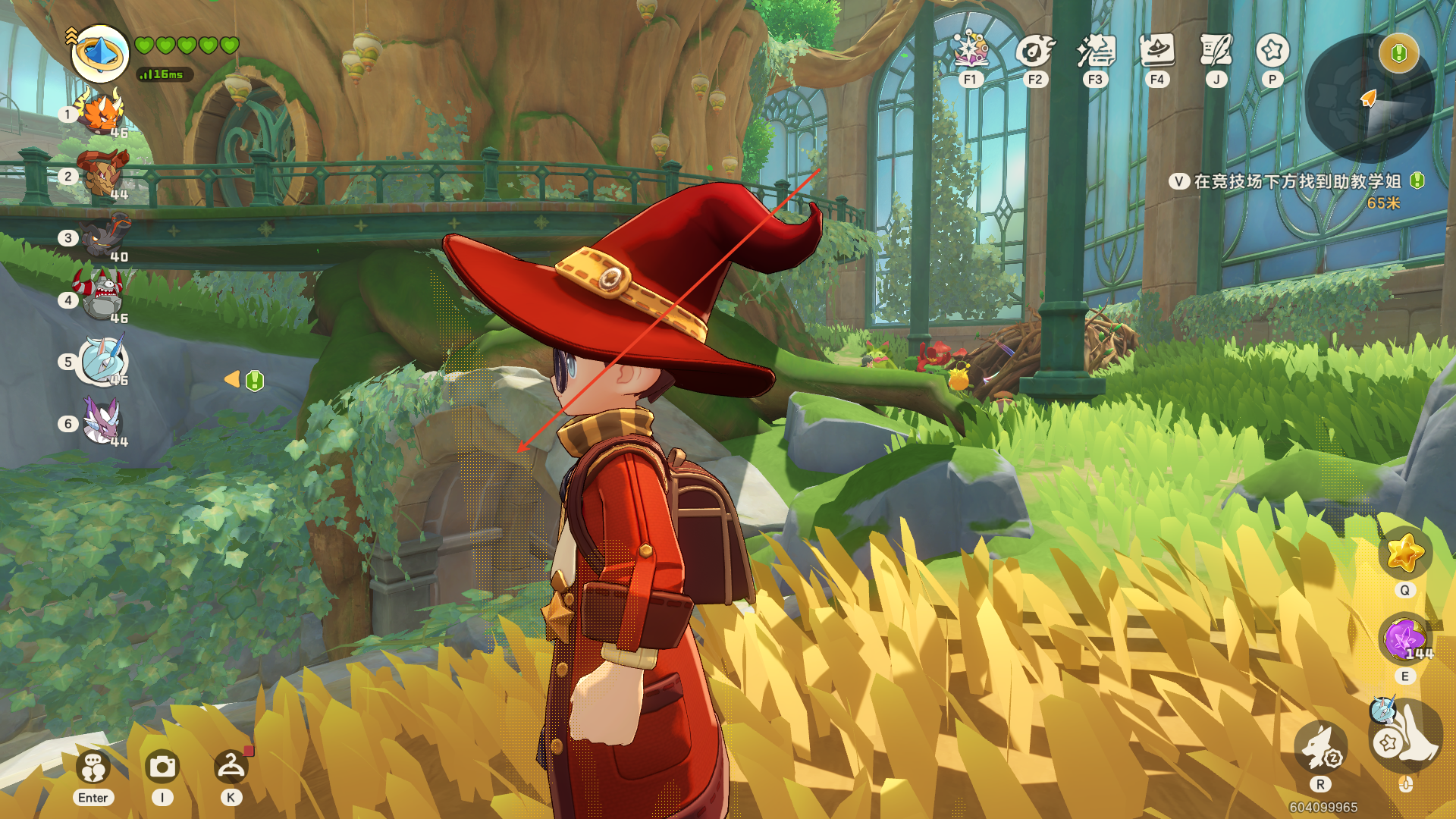Screen dimensions: 1456x819
Task: Open the magic wand and scroll icon
Action: click(x=1096, y=50)
